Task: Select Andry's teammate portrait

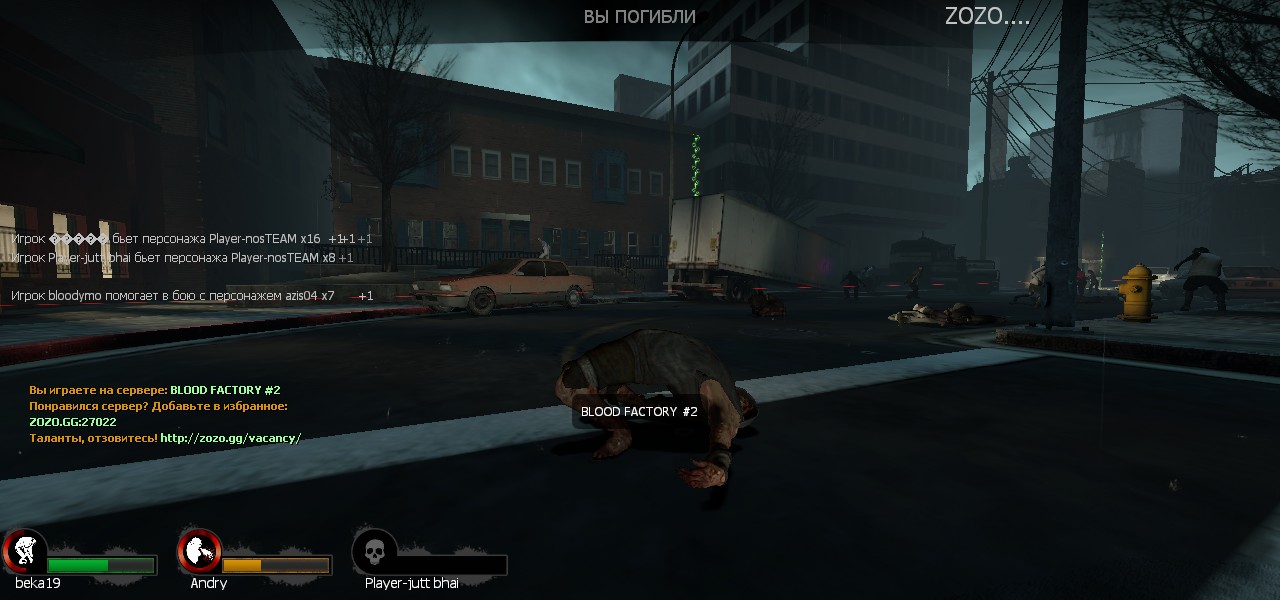Action: tap(200, 551)
